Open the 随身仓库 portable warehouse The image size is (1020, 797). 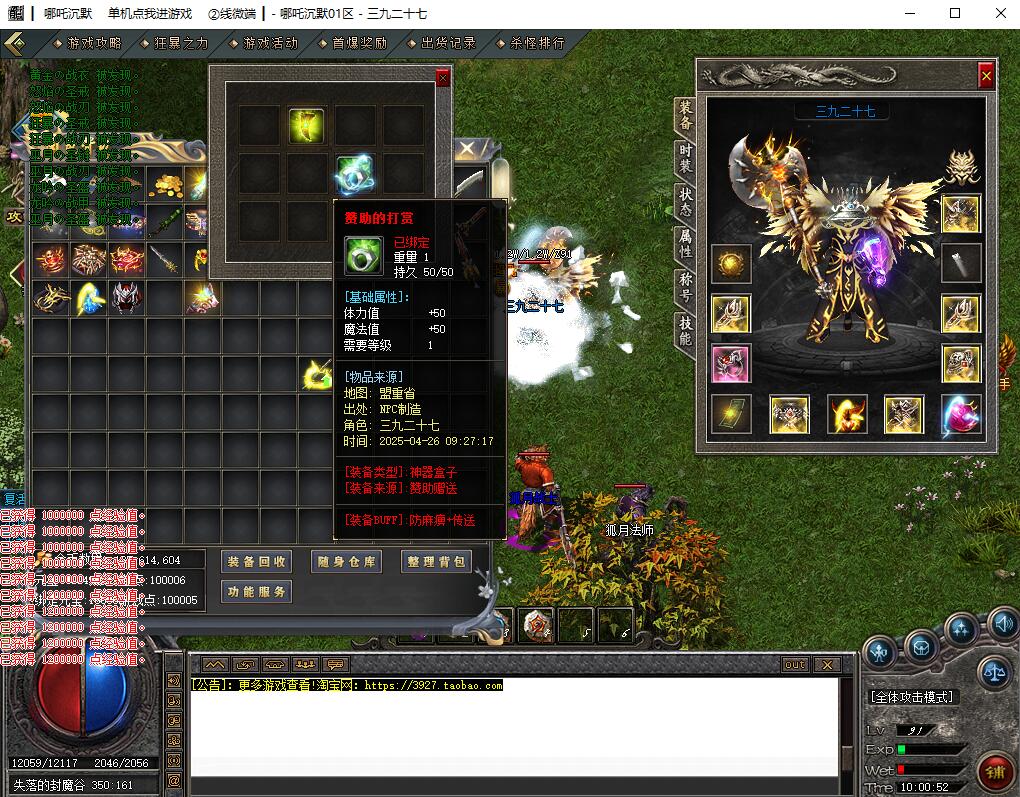346,562
